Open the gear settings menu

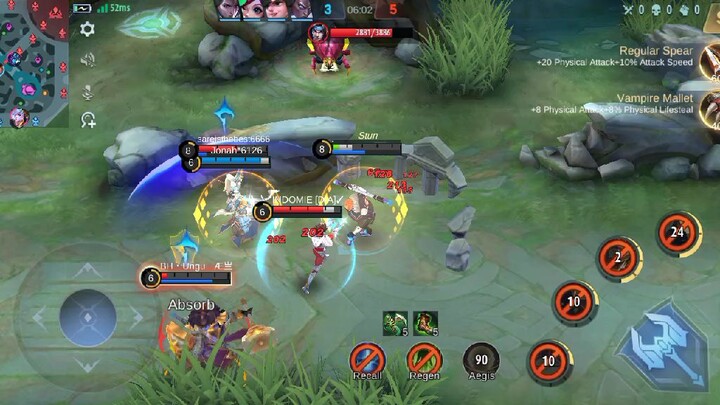pos(88,29)
